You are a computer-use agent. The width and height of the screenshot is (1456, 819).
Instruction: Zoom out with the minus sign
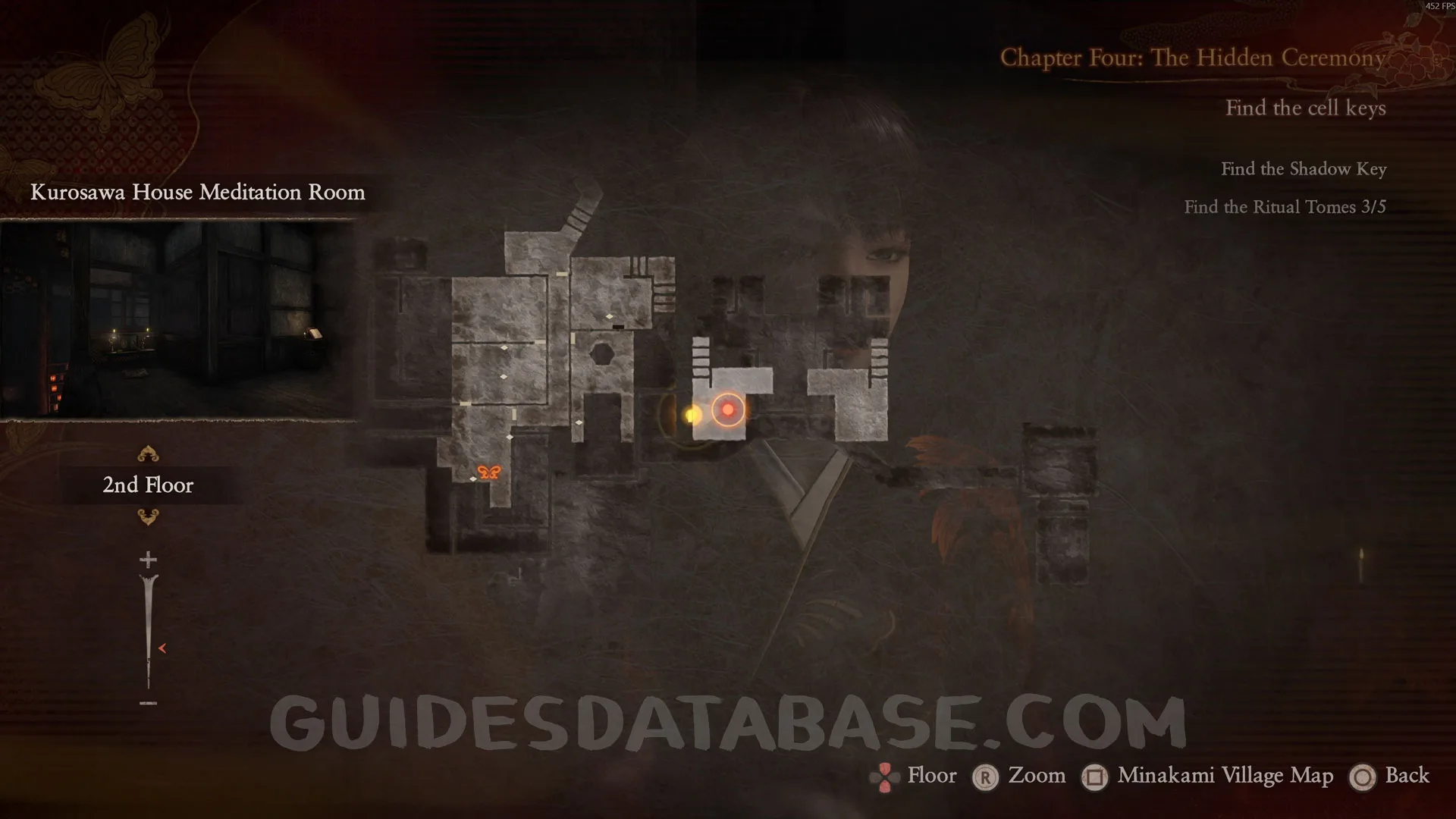click(148, 704)
